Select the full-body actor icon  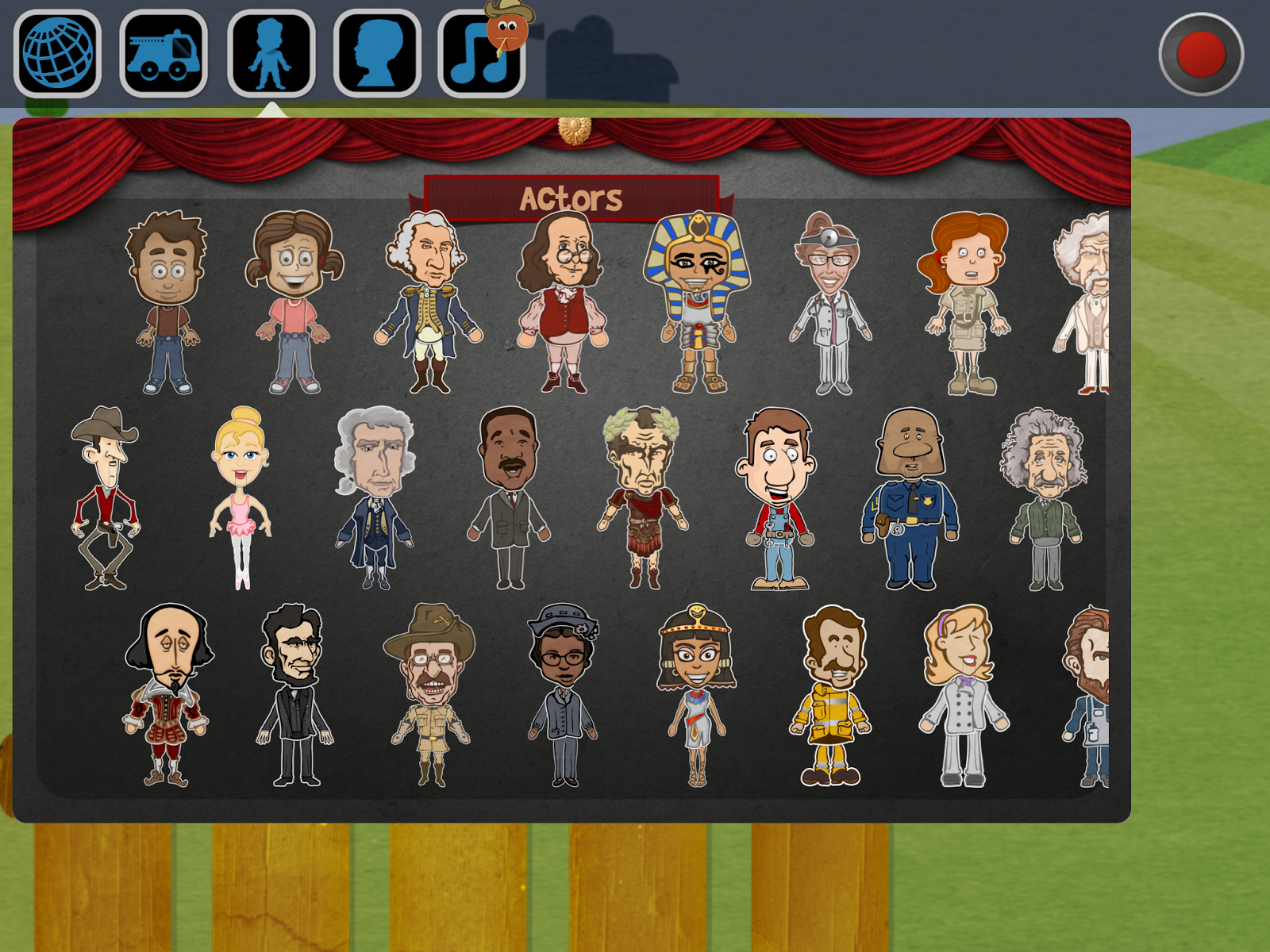click(x=270, y=50)
